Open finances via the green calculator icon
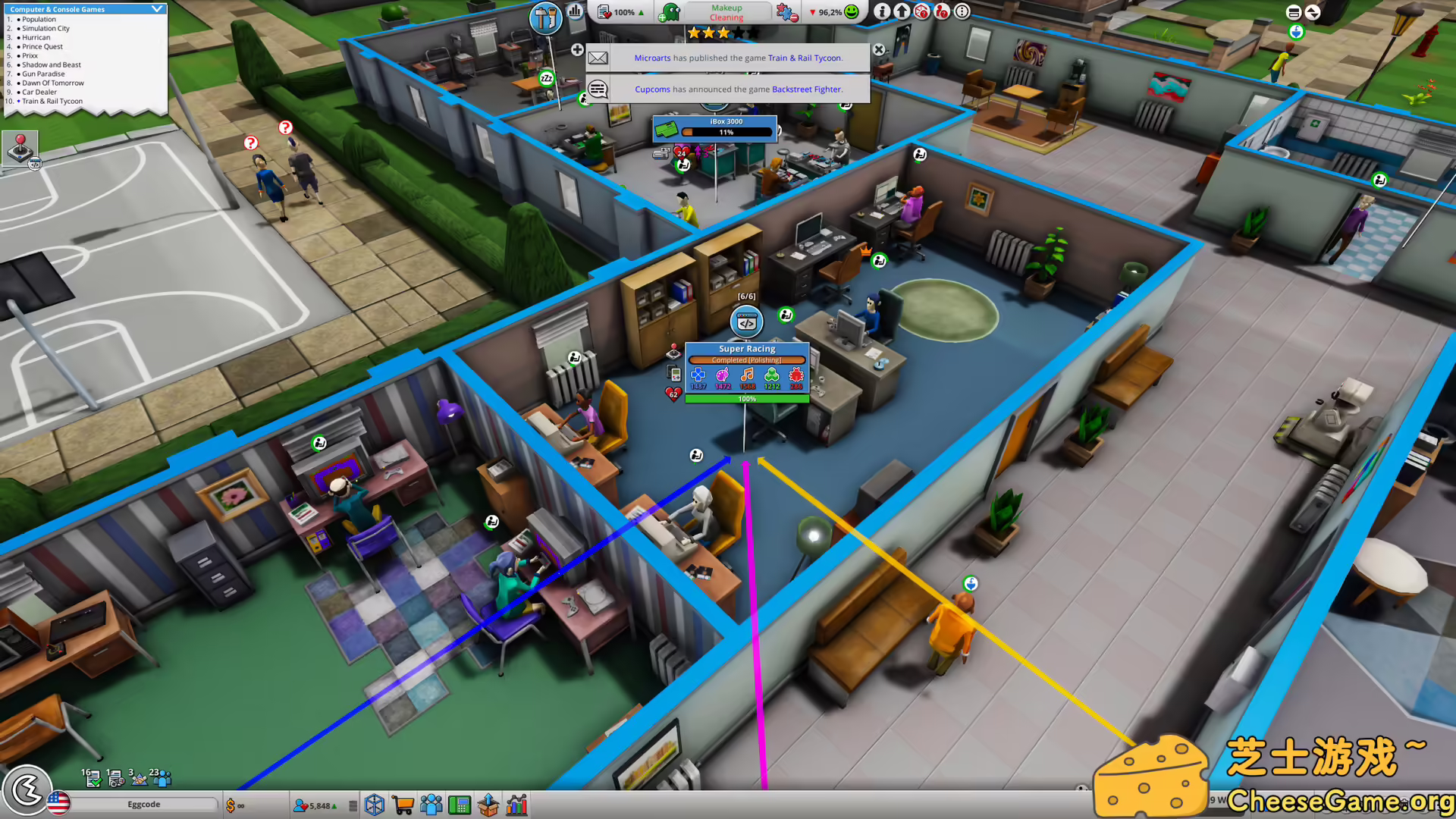Screen dimensions: 1456x819 [460, 805]
